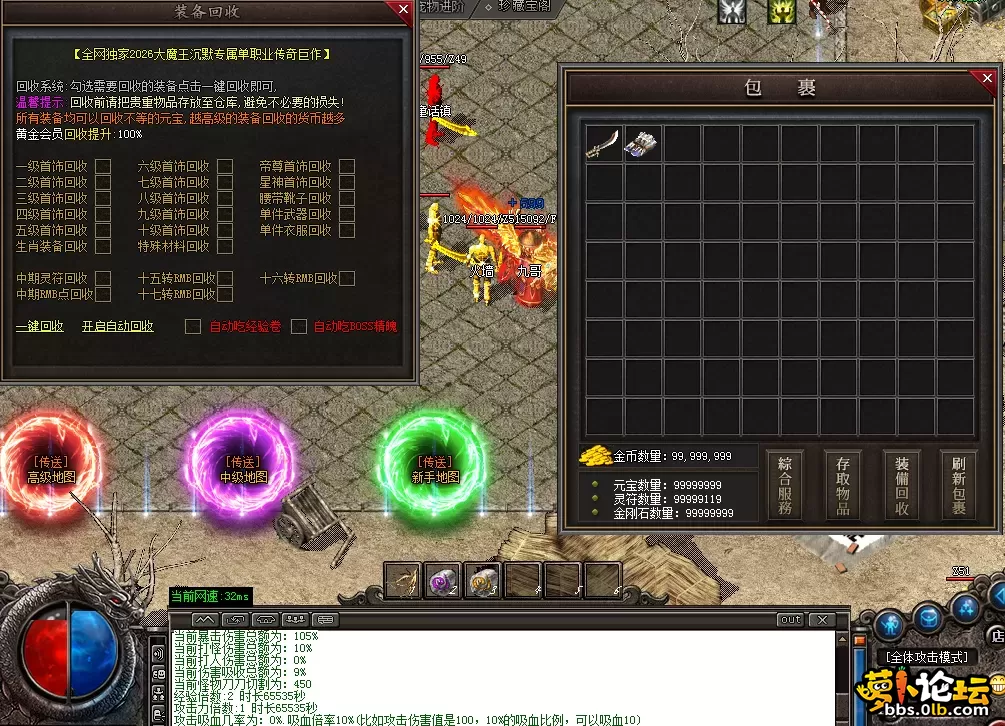Choose the 存取物品 storage button
This screenshot has width=1005, height=726.
[843, 486]
